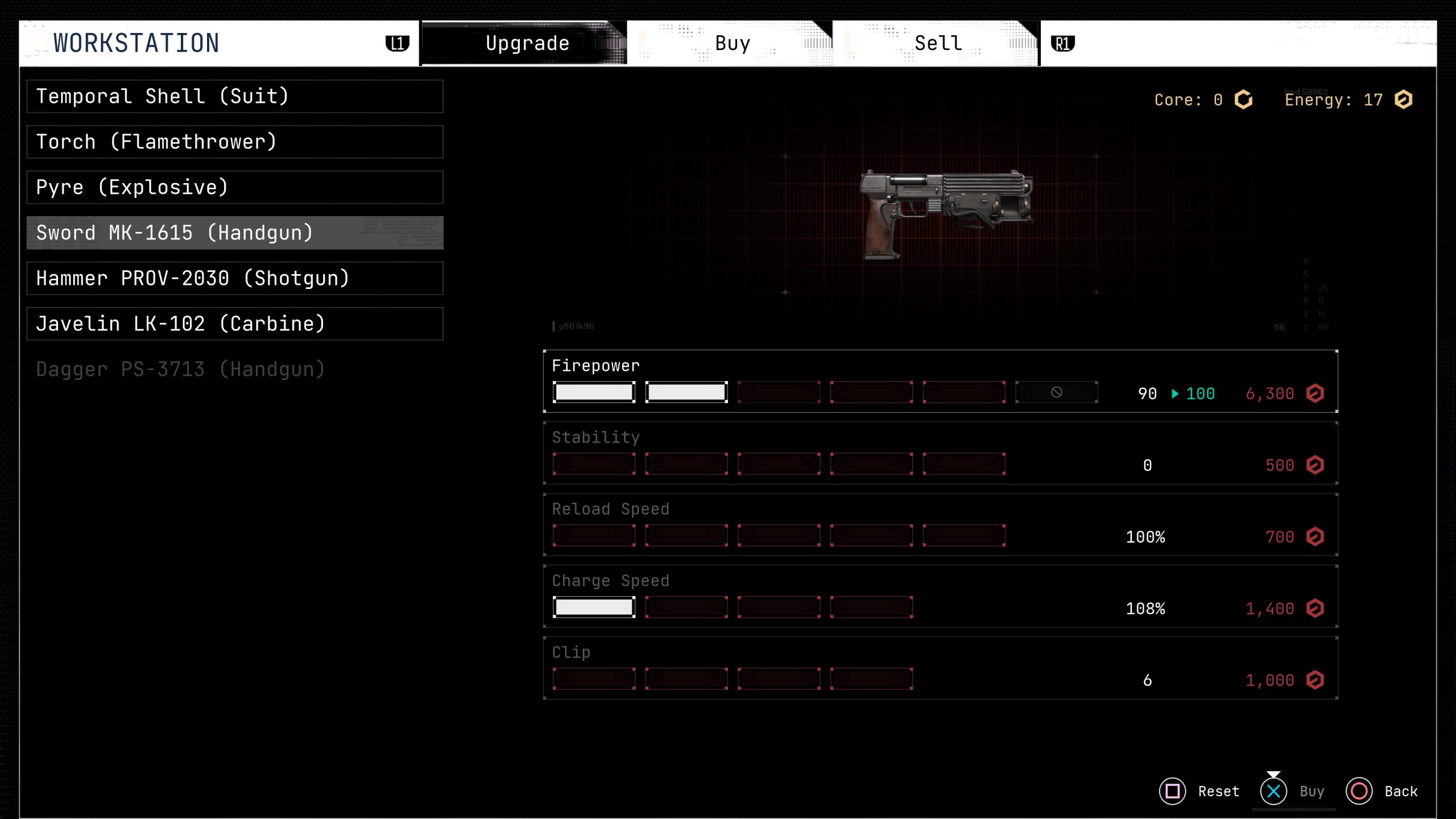1456x819 pixels.
Task: Toggle the first filled Firepower segment
Action: tap(594, 392)
